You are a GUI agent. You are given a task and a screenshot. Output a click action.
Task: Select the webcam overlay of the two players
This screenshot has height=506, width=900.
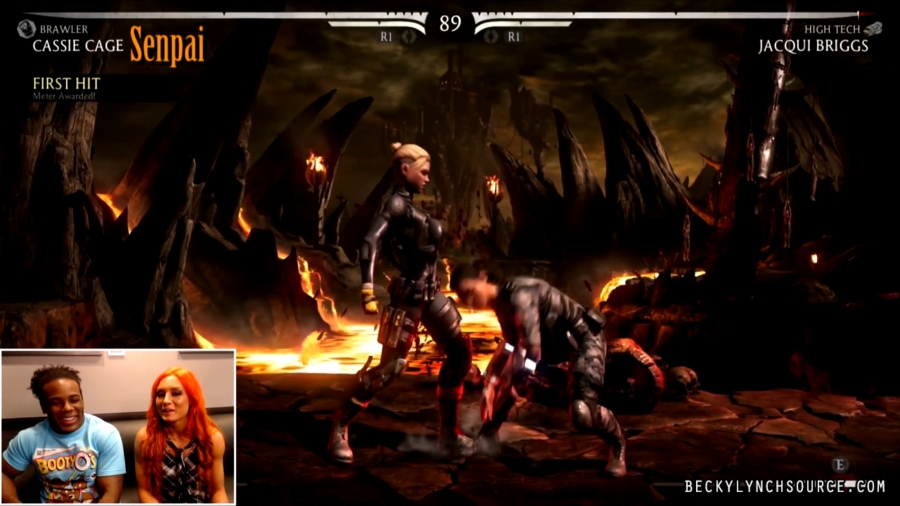(118, 427)
